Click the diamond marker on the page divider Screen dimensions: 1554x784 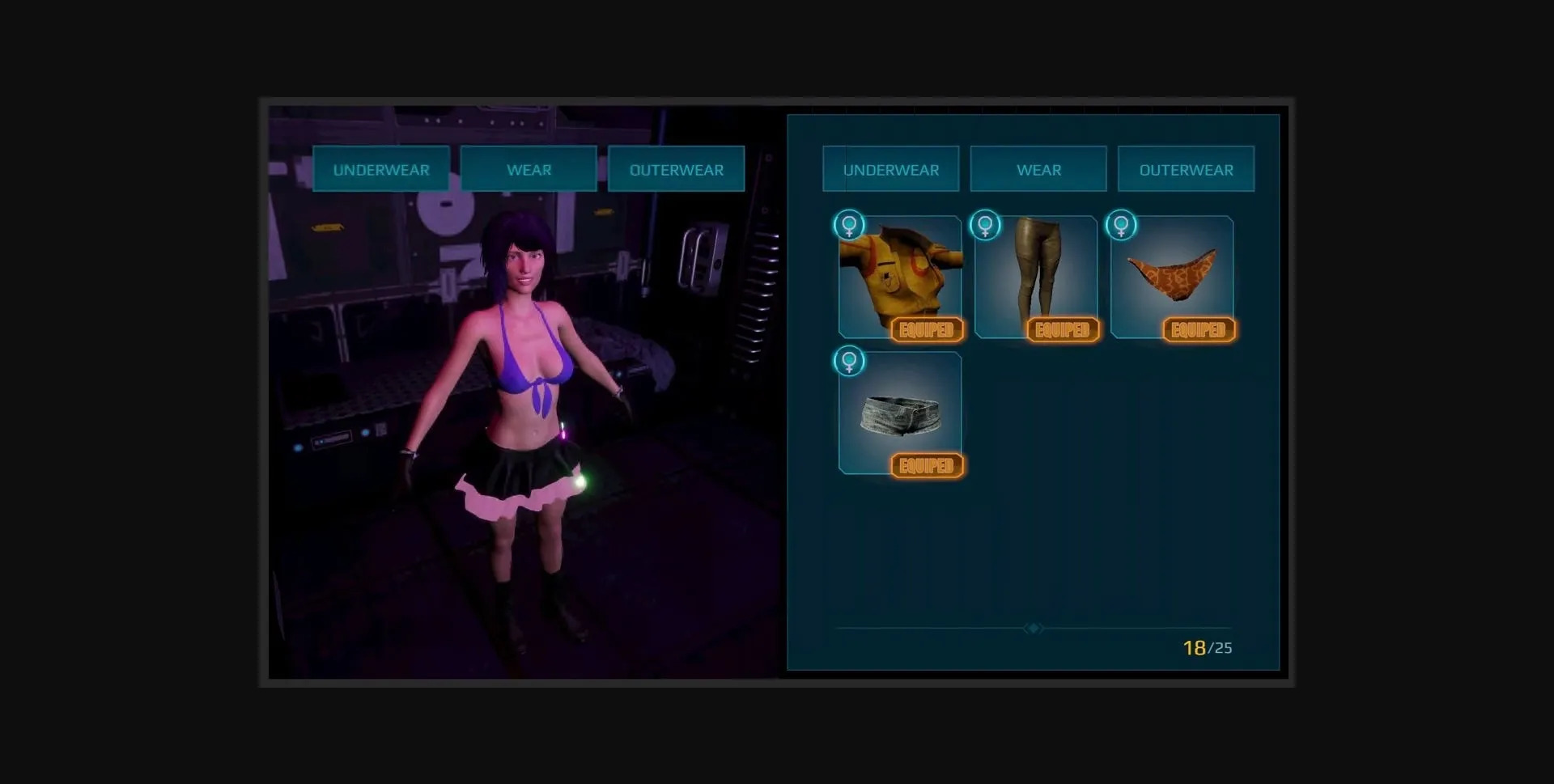point(1033,628)
